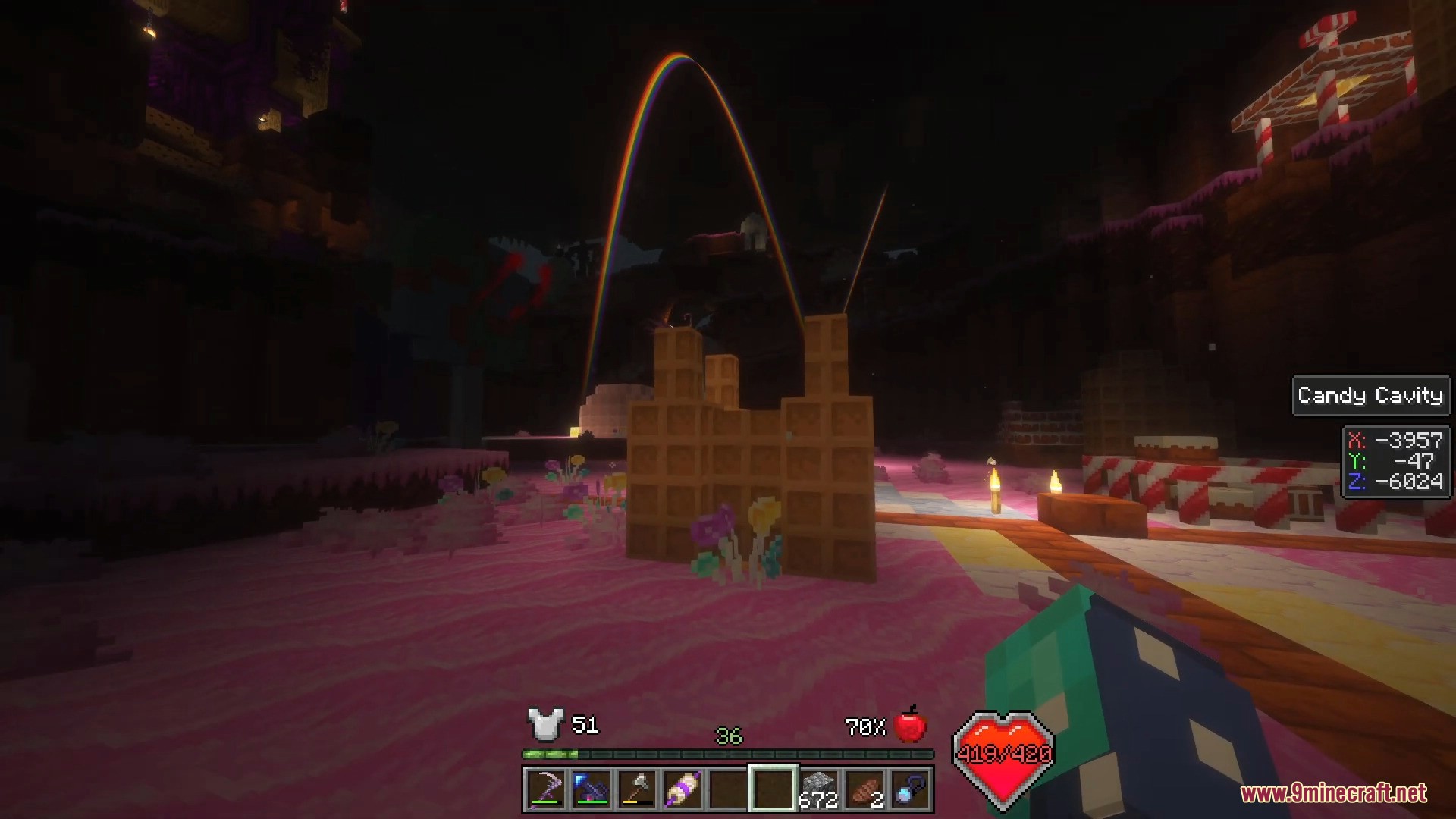Select the gray stone block stack of 672
Viewport: 1456px width, 819px height.
point(818,789)
